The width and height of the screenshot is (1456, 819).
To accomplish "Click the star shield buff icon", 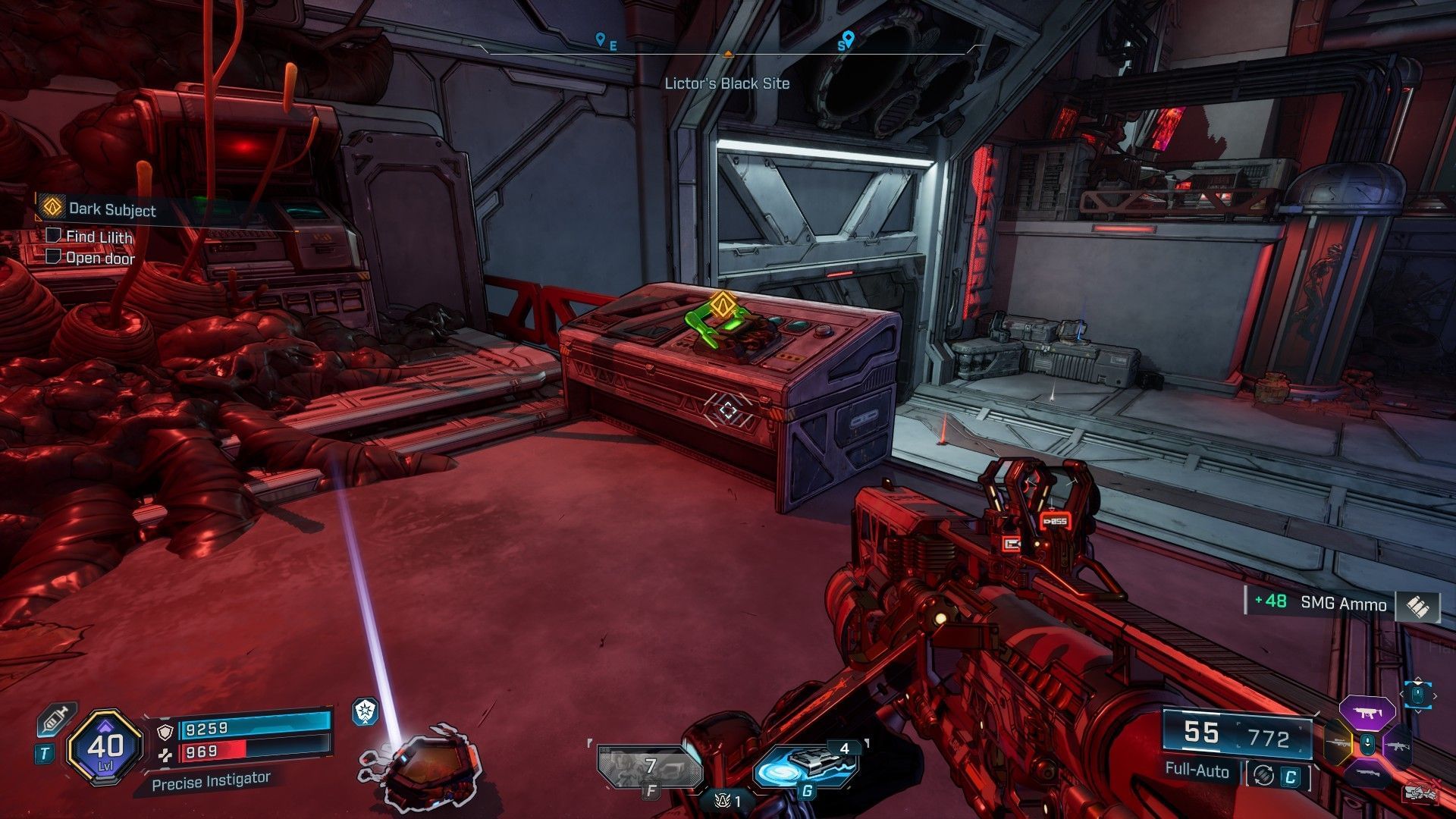I will (x=366, y=711).
